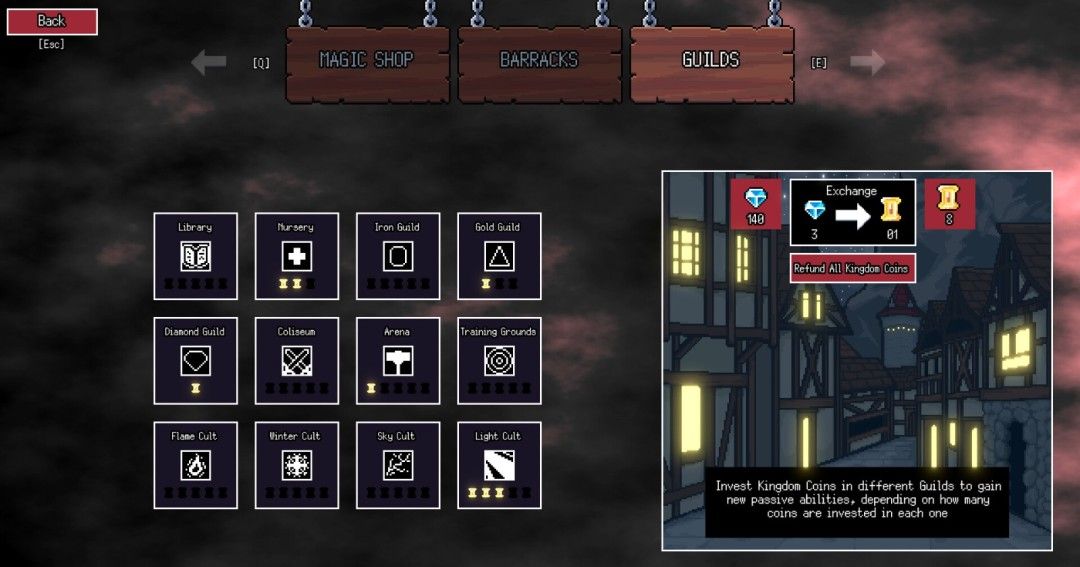Pick the Light Cult tile

tap(499, 465)
